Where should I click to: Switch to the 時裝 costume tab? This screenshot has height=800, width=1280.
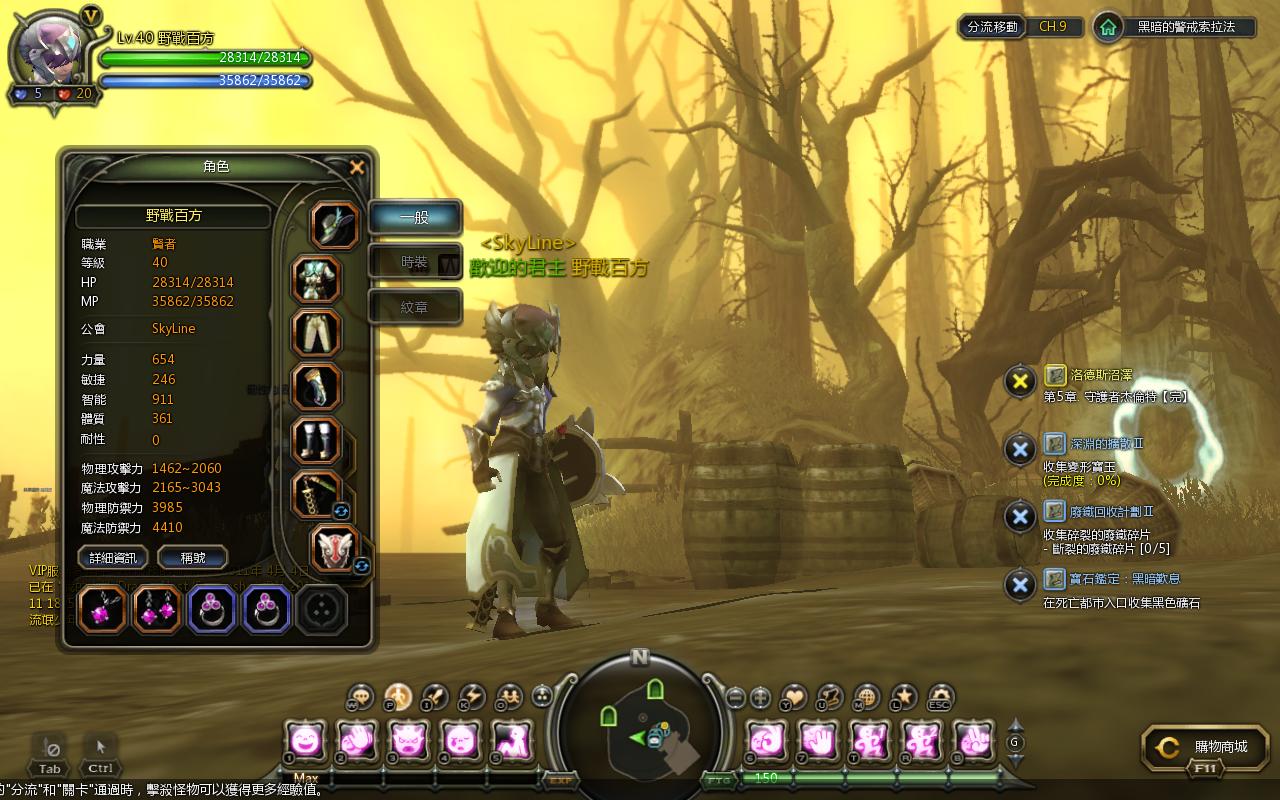coord(415,262)
